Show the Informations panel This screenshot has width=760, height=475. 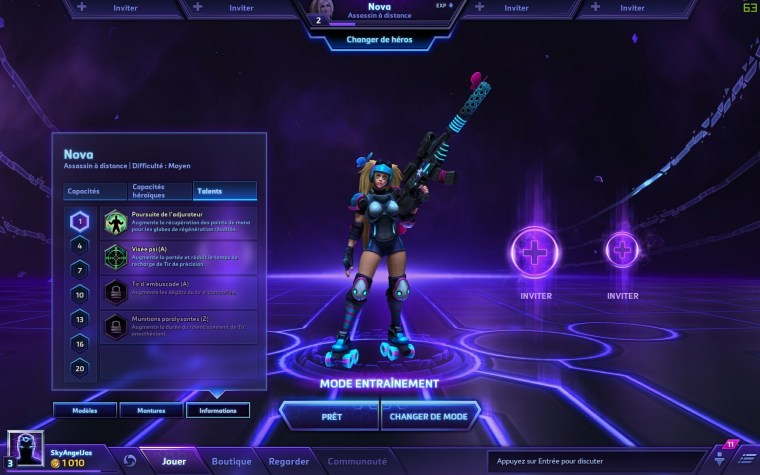218,410
